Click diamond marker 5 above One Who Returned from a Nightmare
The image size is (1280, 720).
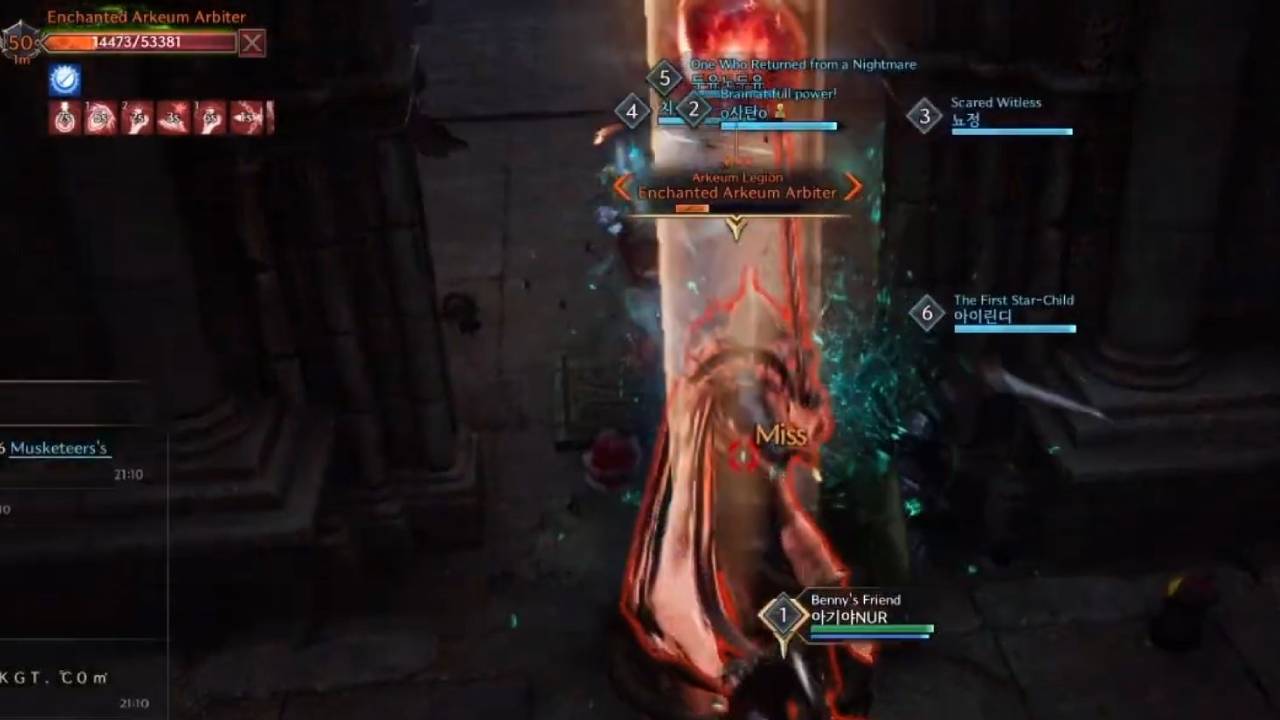tap(662, 76)
